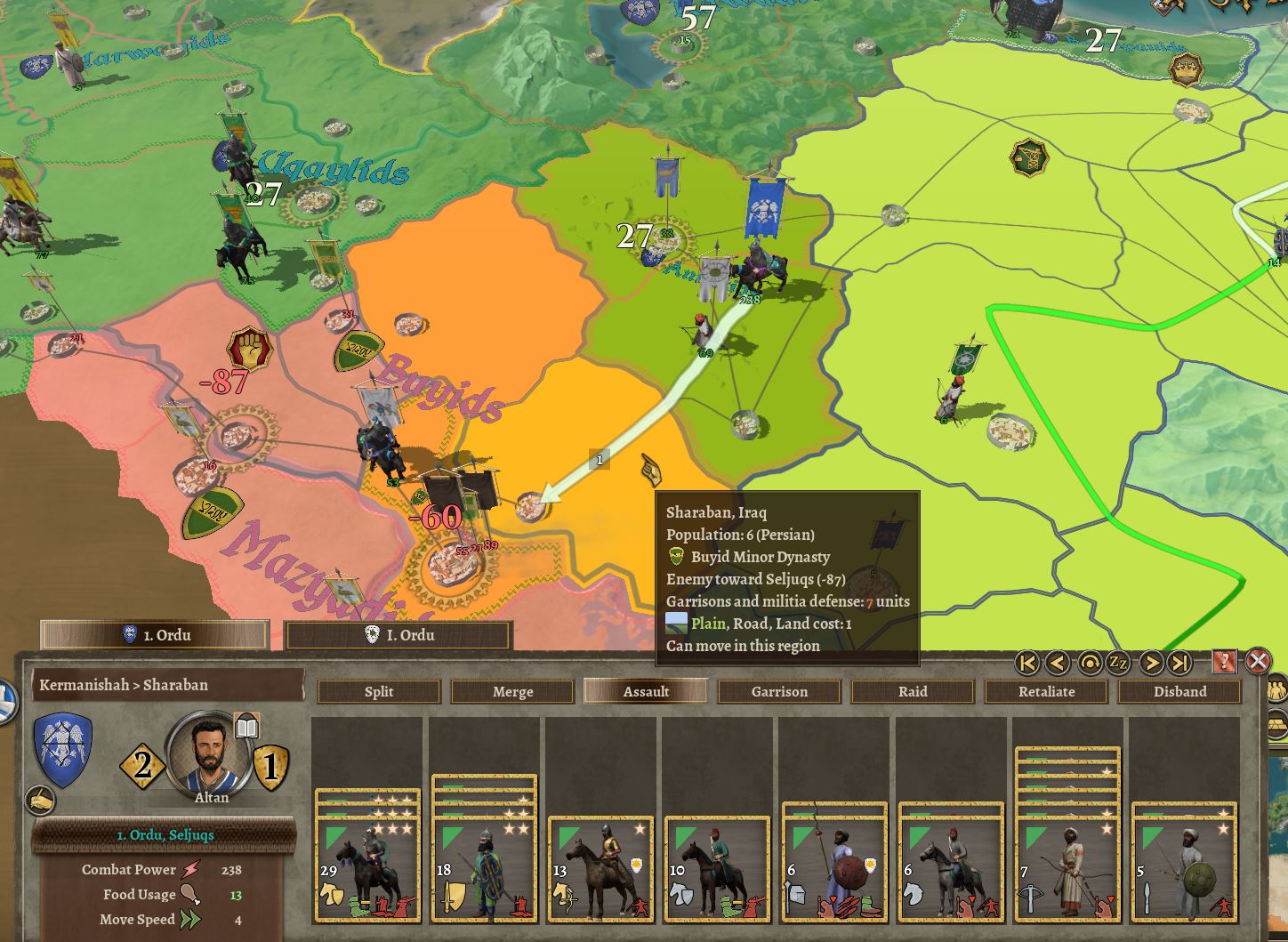Toggle army sleep with the Zz button
This screenshot has width=1288, height=942.
click(x=1118, y=662)
